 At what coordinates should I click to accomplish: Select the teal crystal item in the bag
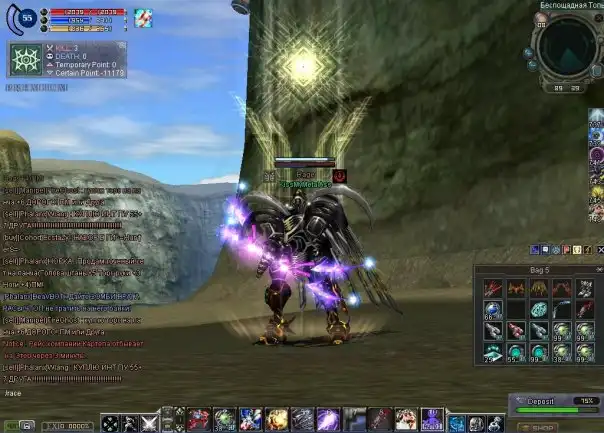pyautogui.click(x=538, y=310)
